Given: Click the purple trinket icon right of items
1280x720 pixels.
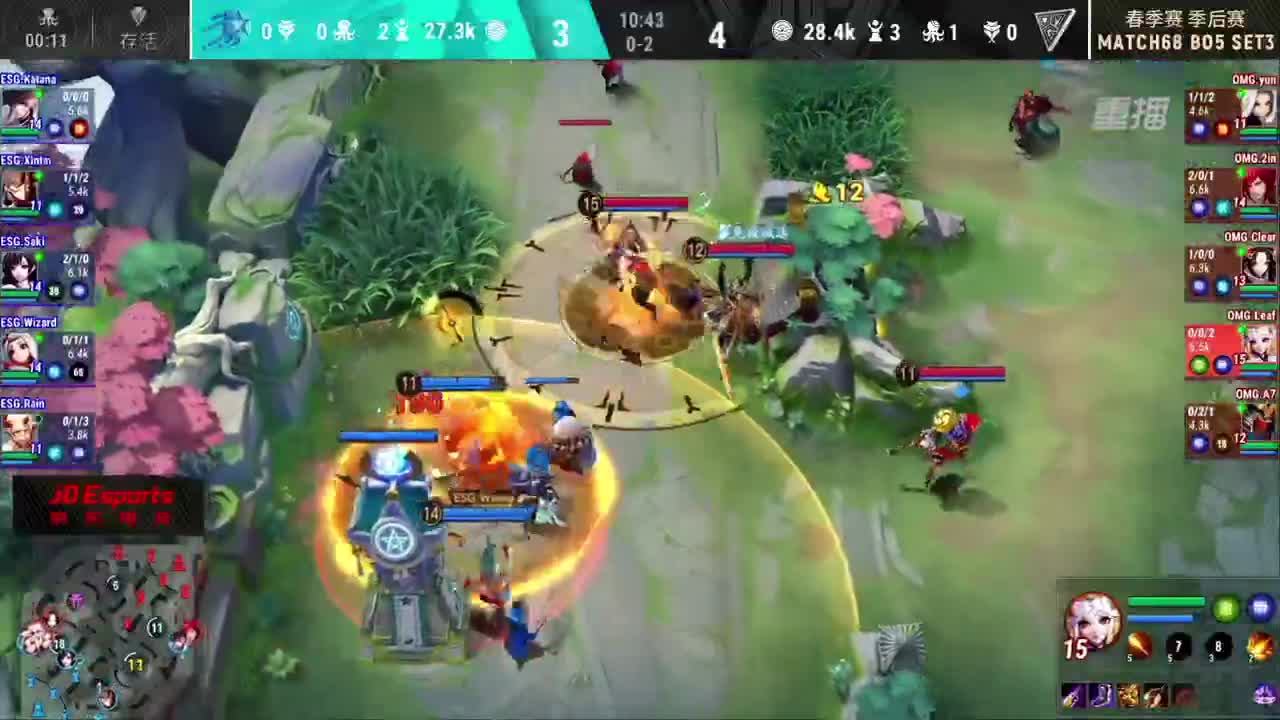Looking at the screenshot, I should [1263, 694].
